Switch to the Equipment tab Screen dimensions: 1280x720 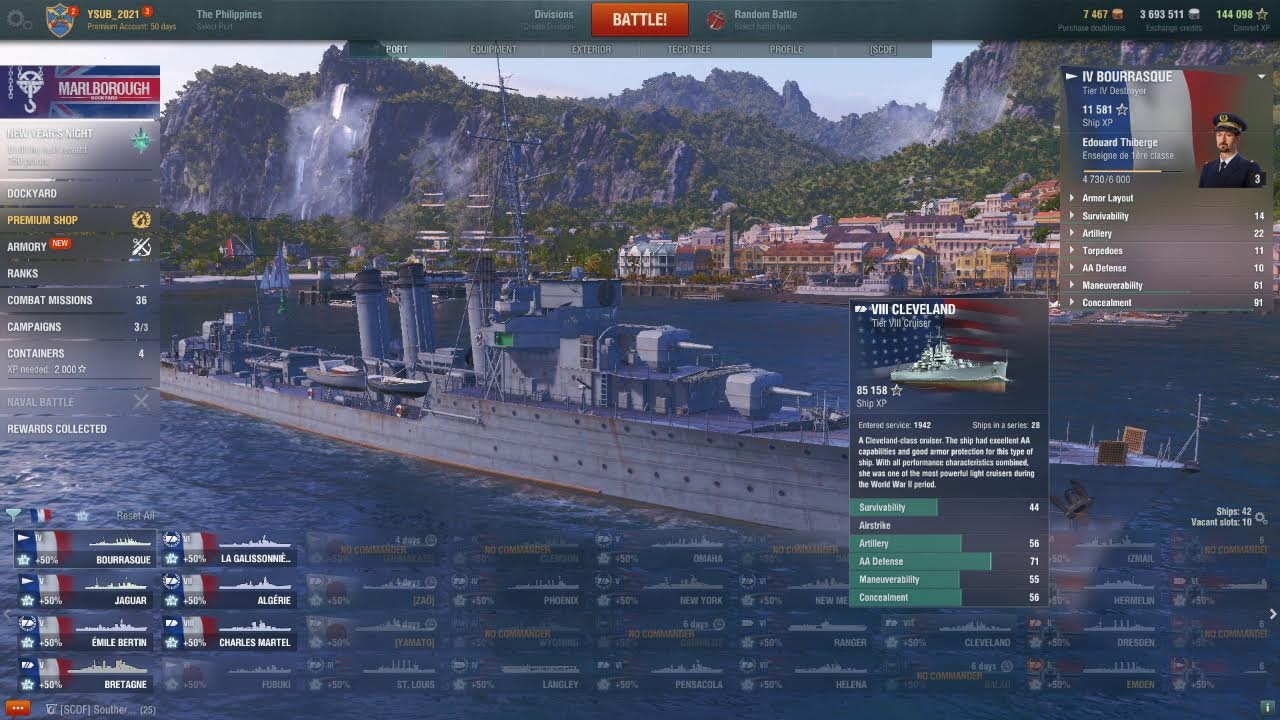pos(493,49)
